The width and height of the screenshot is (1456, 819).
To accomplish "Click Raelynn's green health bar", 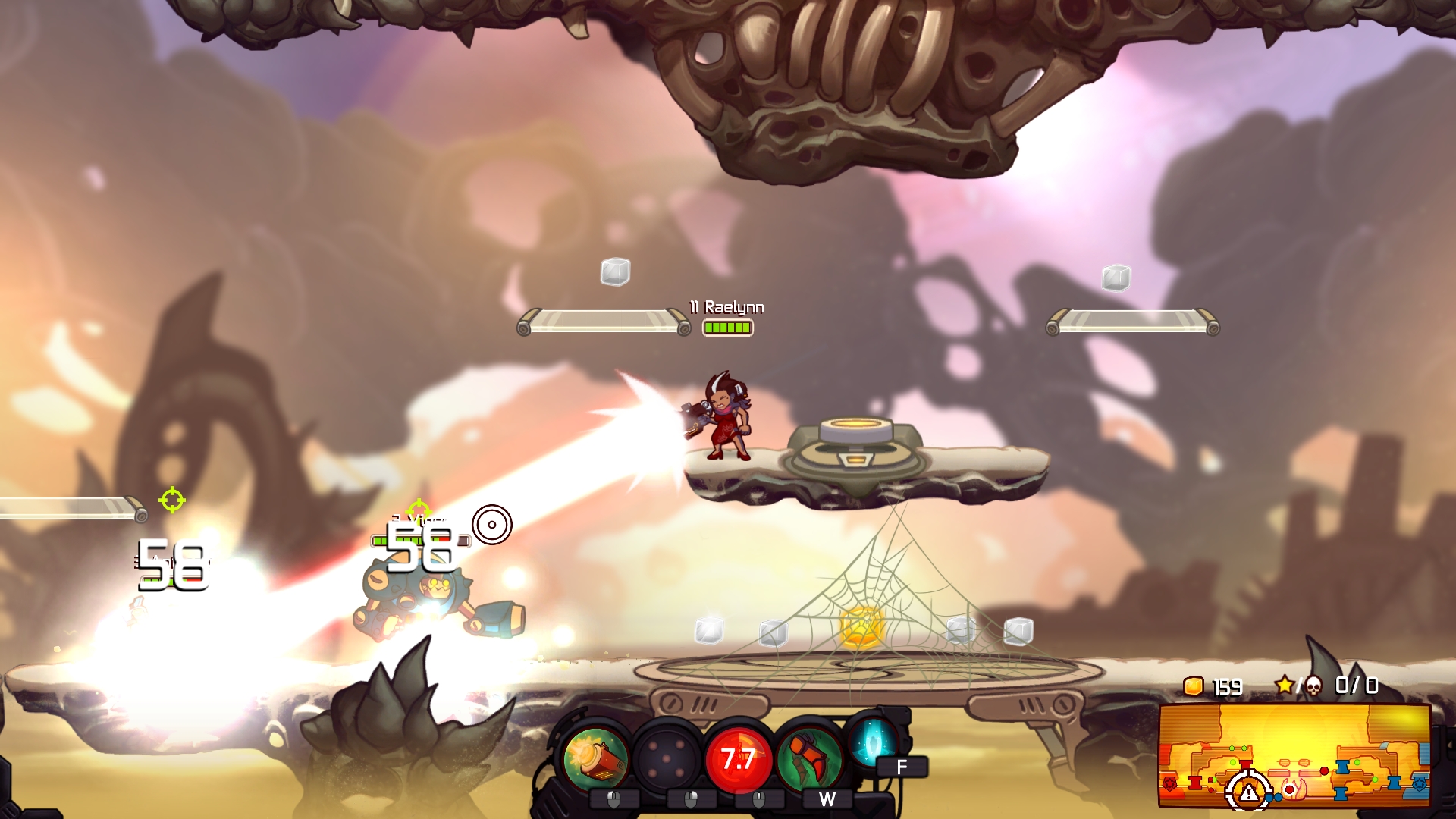I will [x=726, y=328].
